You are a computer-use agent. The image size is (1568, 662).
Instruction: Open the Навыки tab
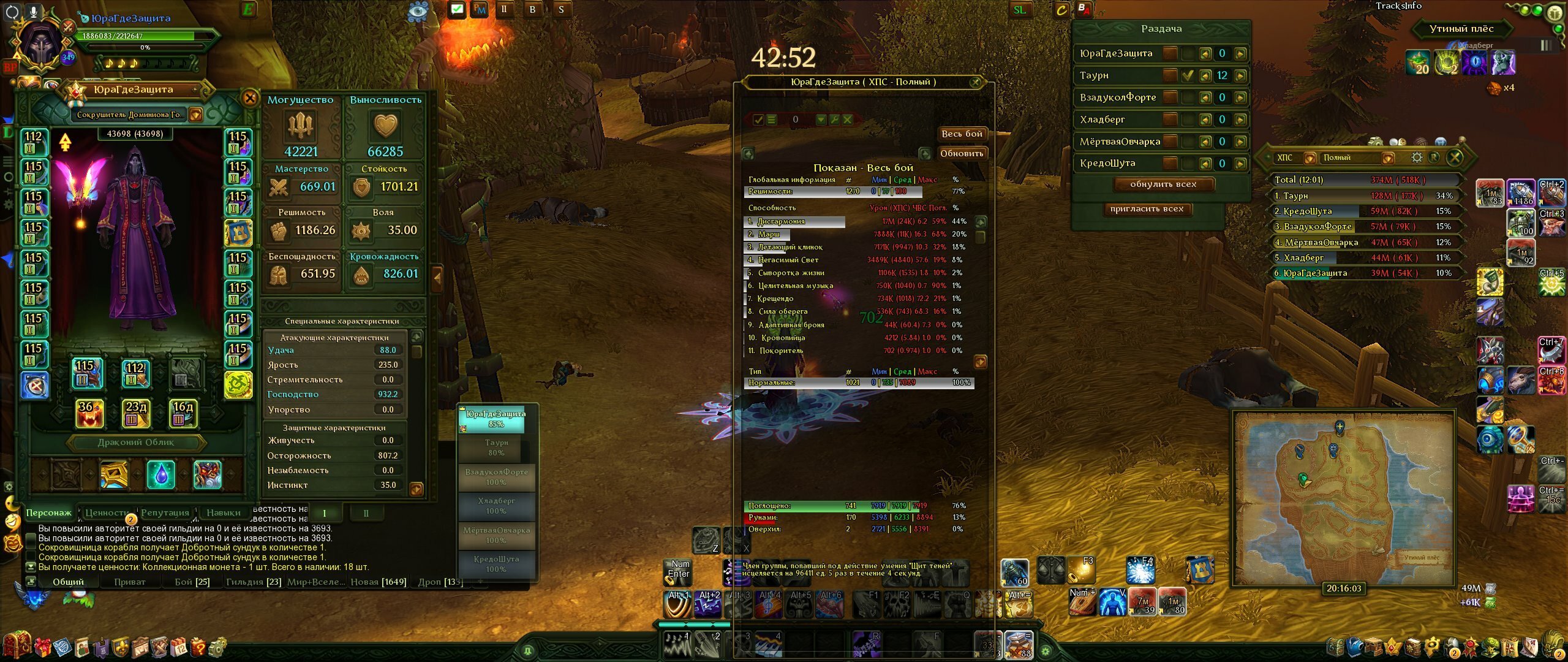click(x=223, y=512)
